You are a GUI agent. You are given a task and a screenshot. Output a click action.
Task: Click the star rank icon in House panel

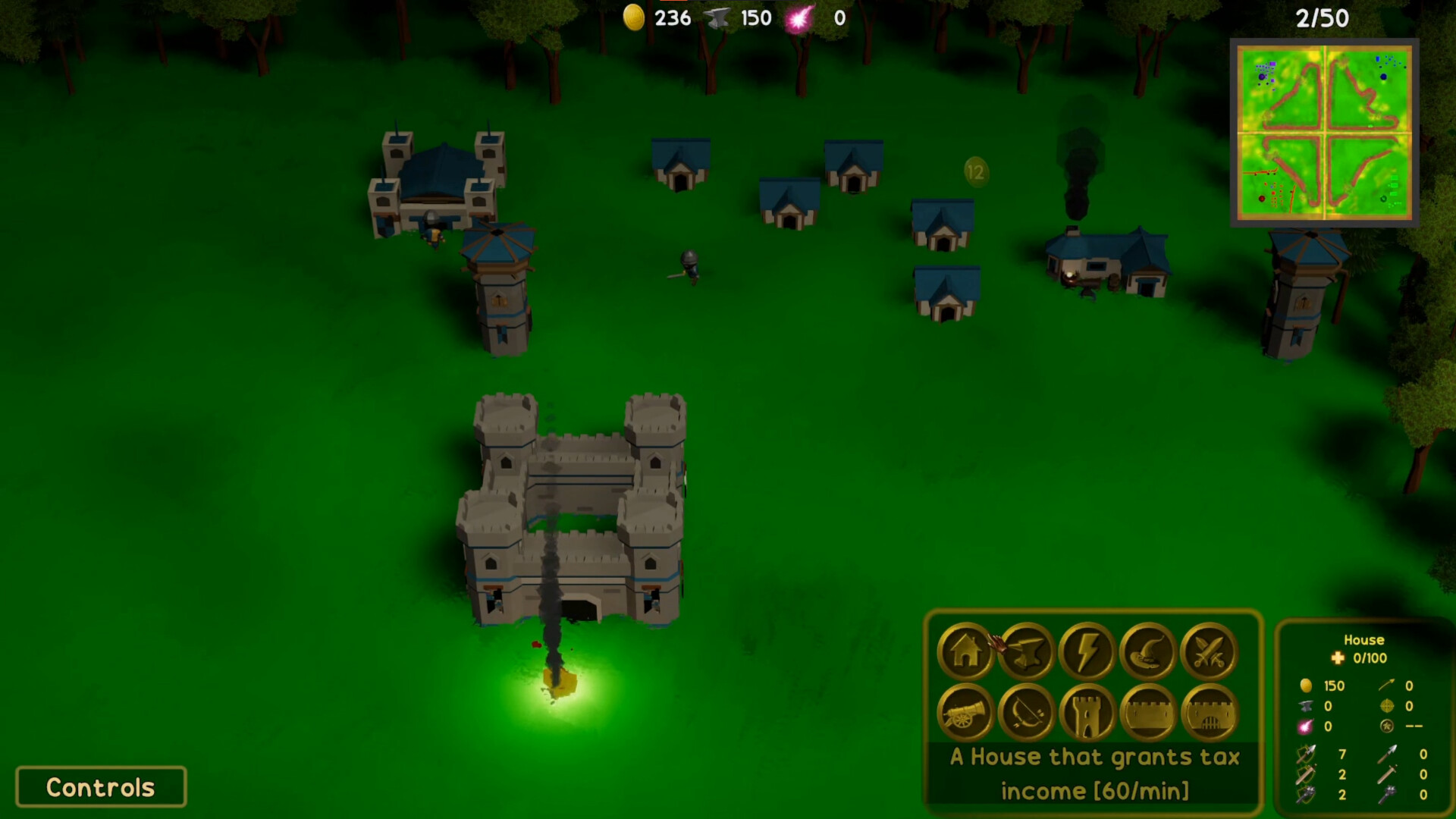coord(1386,726)
